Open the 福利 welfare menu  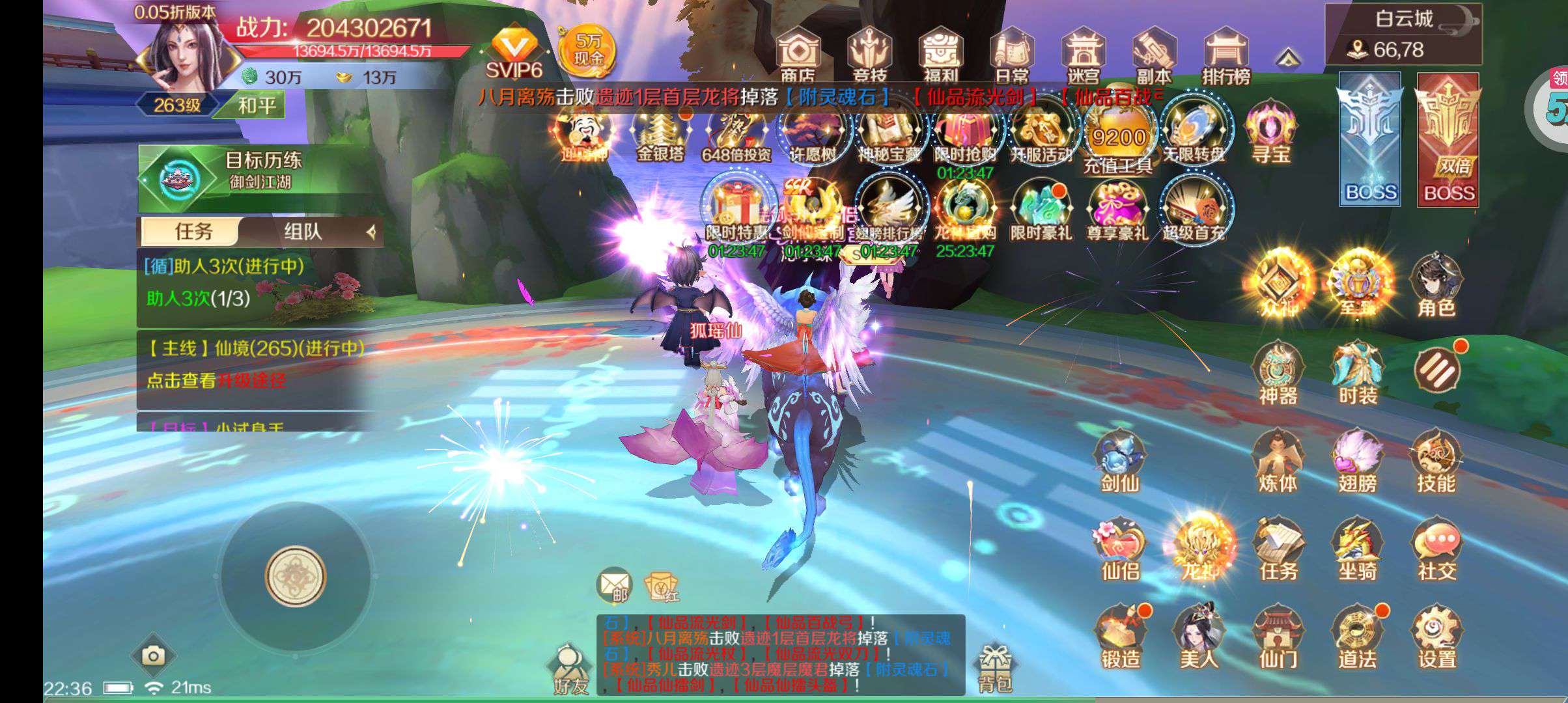click(940, 56)
